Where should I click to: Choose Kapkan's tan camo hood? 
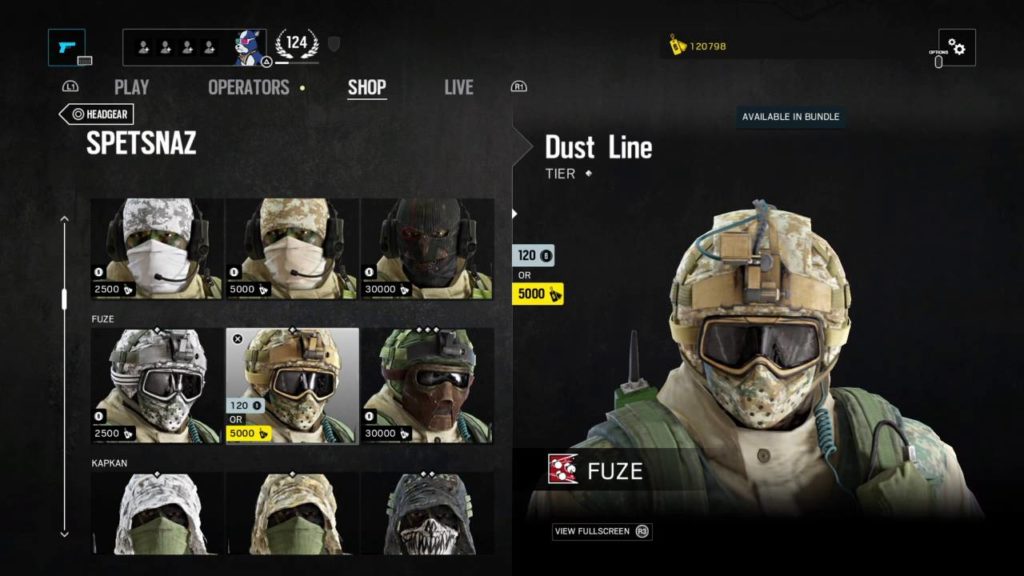[x=292, y=513]
